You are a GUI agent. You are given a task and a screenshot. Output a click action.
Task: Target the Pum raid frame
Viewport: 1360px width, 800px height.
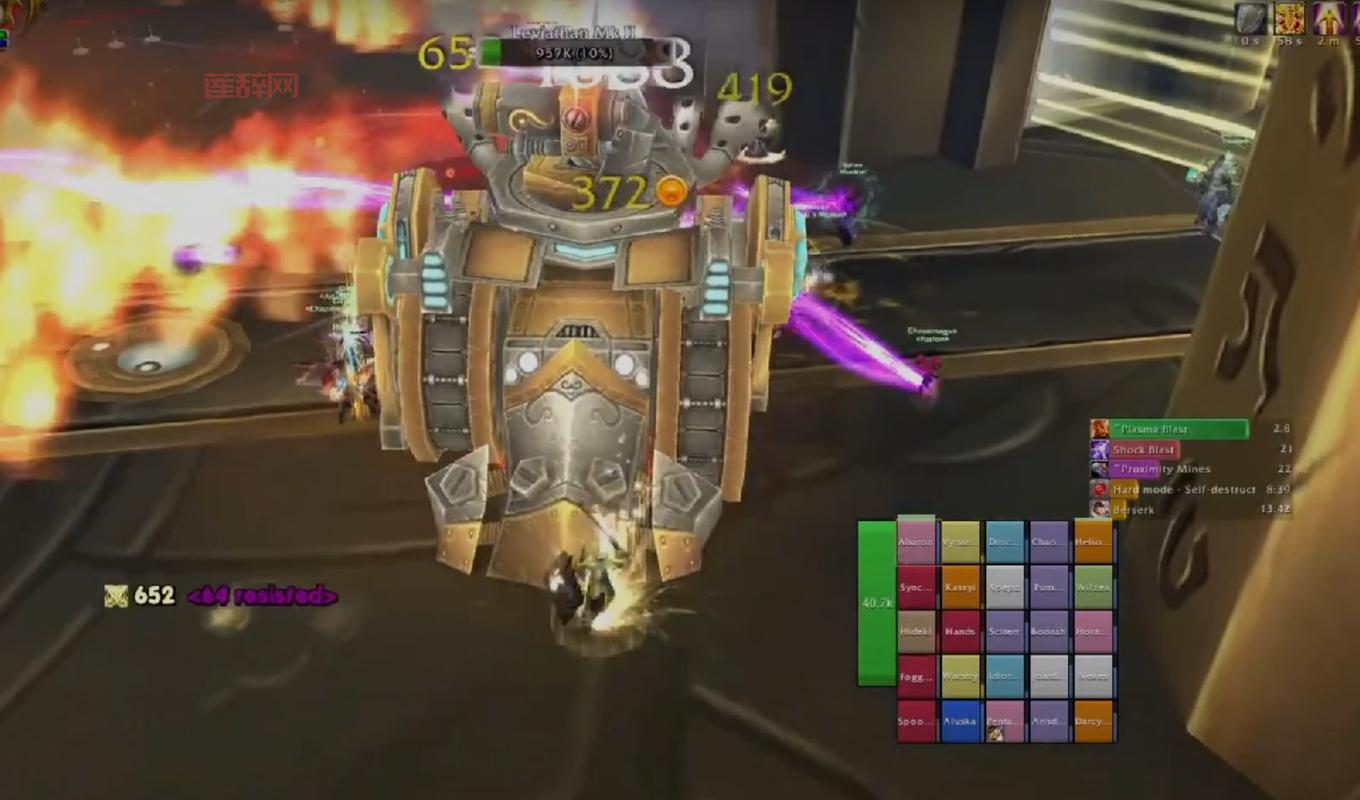[1049, 587]
